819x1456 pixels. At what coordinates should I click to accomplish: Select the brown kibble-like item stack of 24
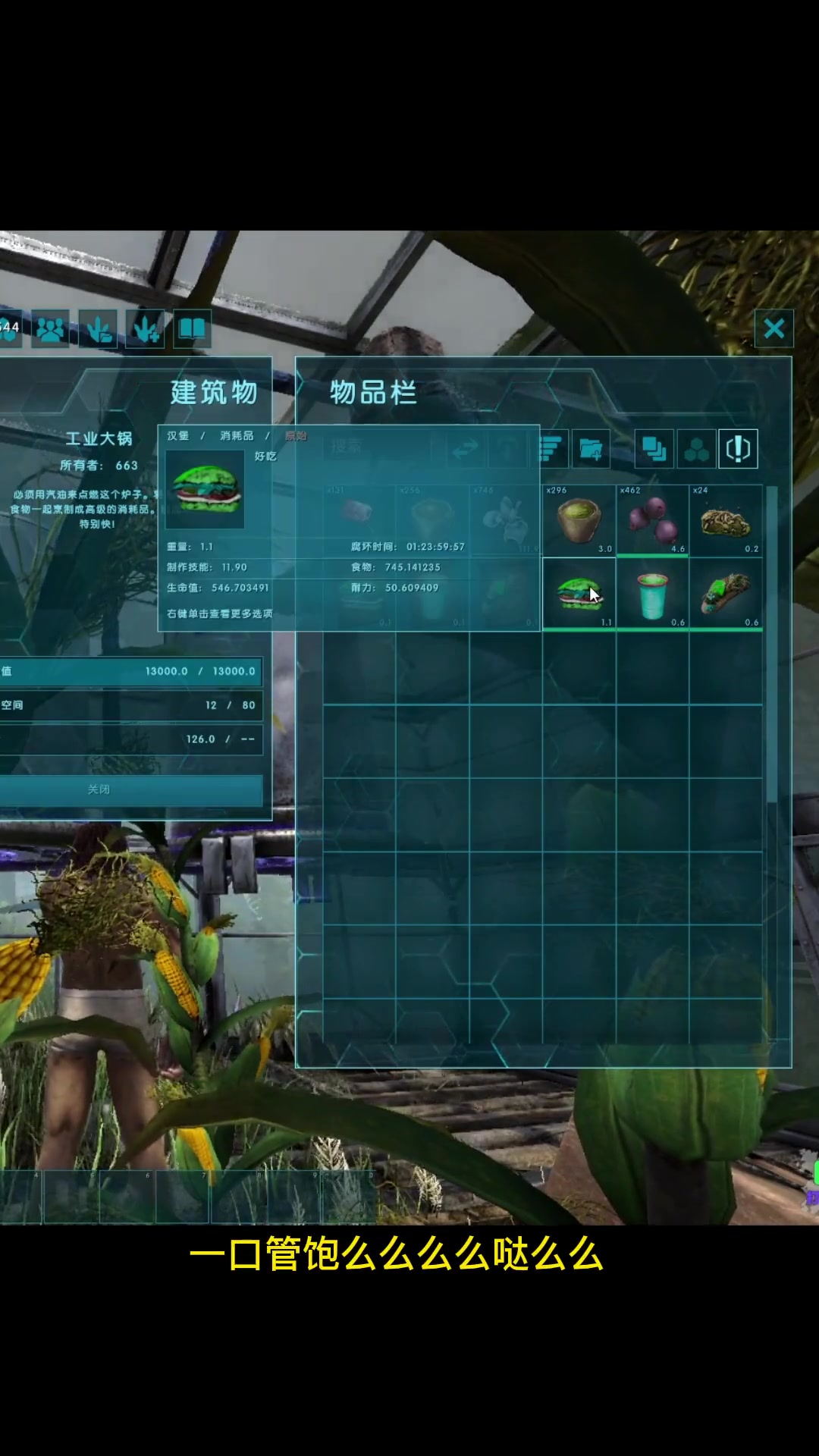point(726,520)
